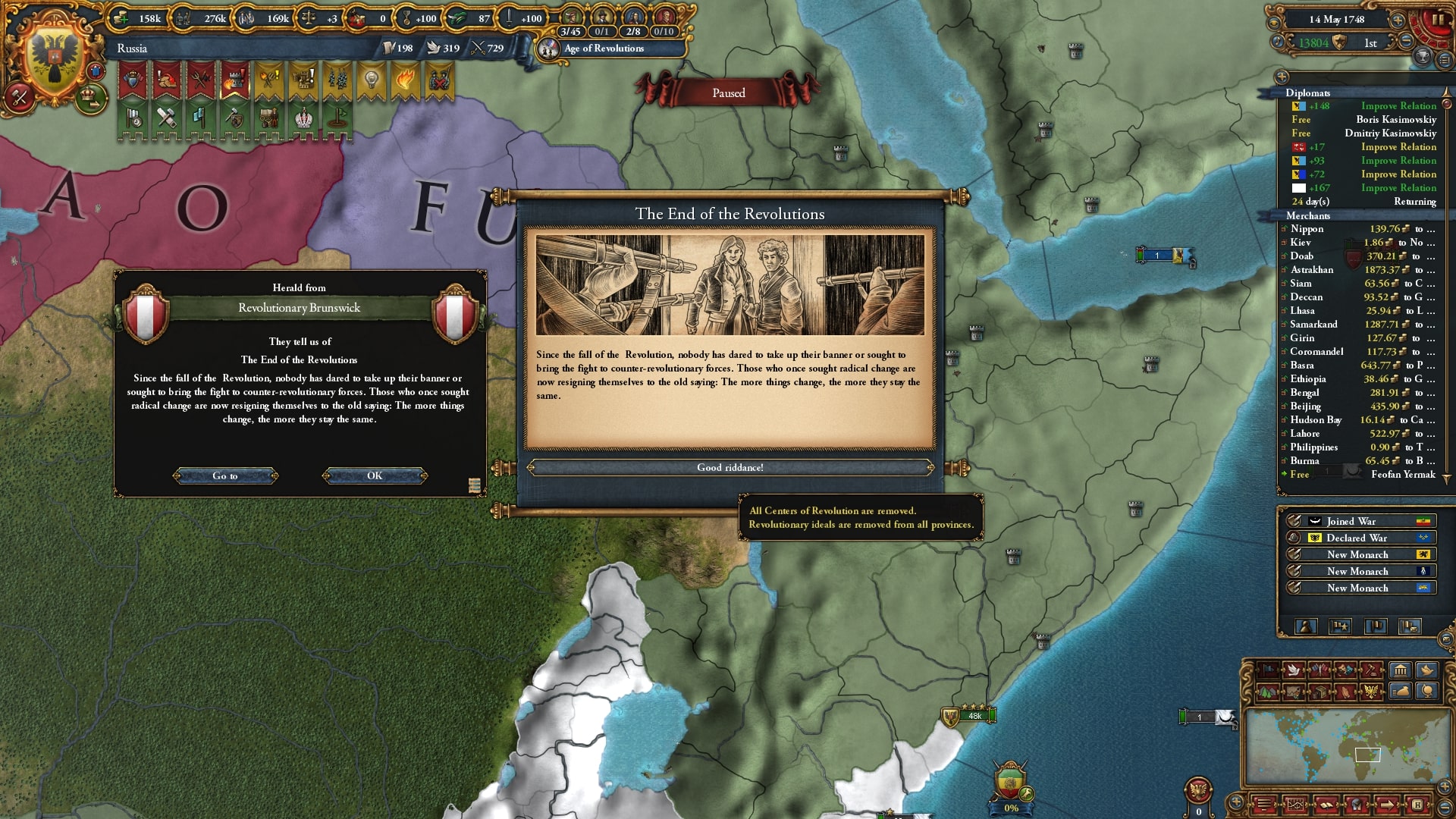Dismiss the herald message with OK
This screenshot has width=1456, height=819.
[375, 476]
